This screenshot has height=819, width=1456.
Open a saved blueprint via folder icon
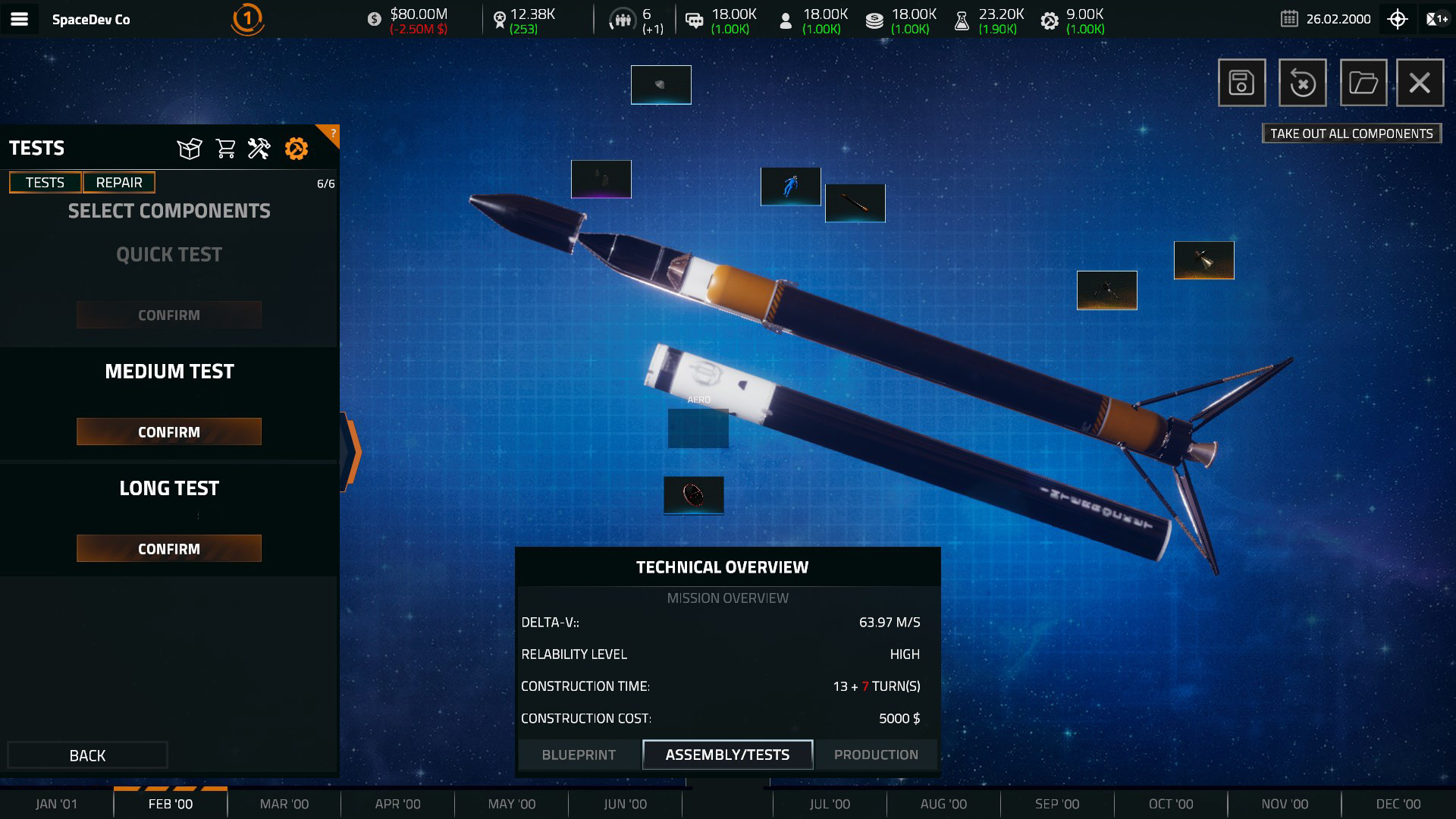coord(1361,82)
